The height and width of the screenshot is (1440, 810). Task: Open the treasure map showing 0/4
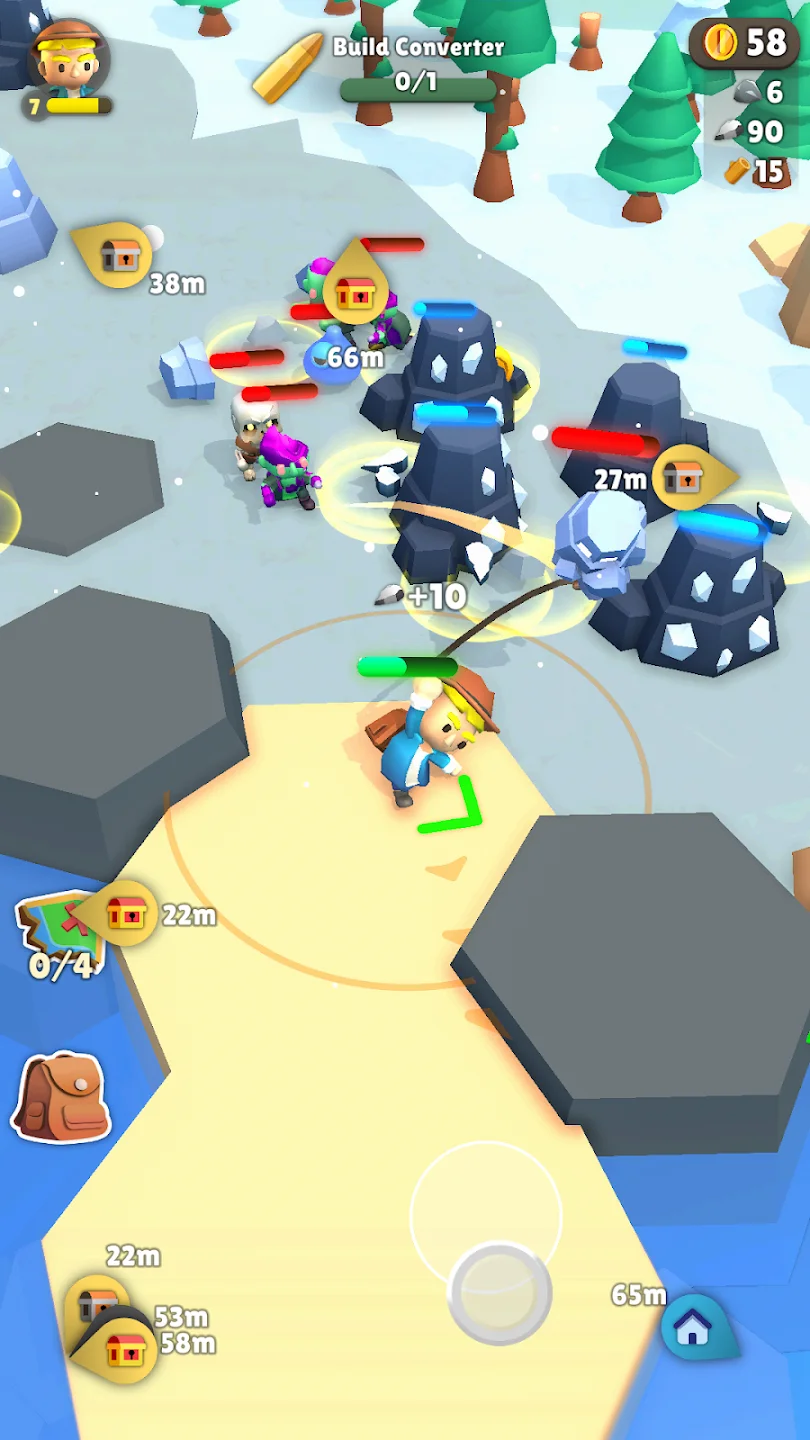point(58,935)
